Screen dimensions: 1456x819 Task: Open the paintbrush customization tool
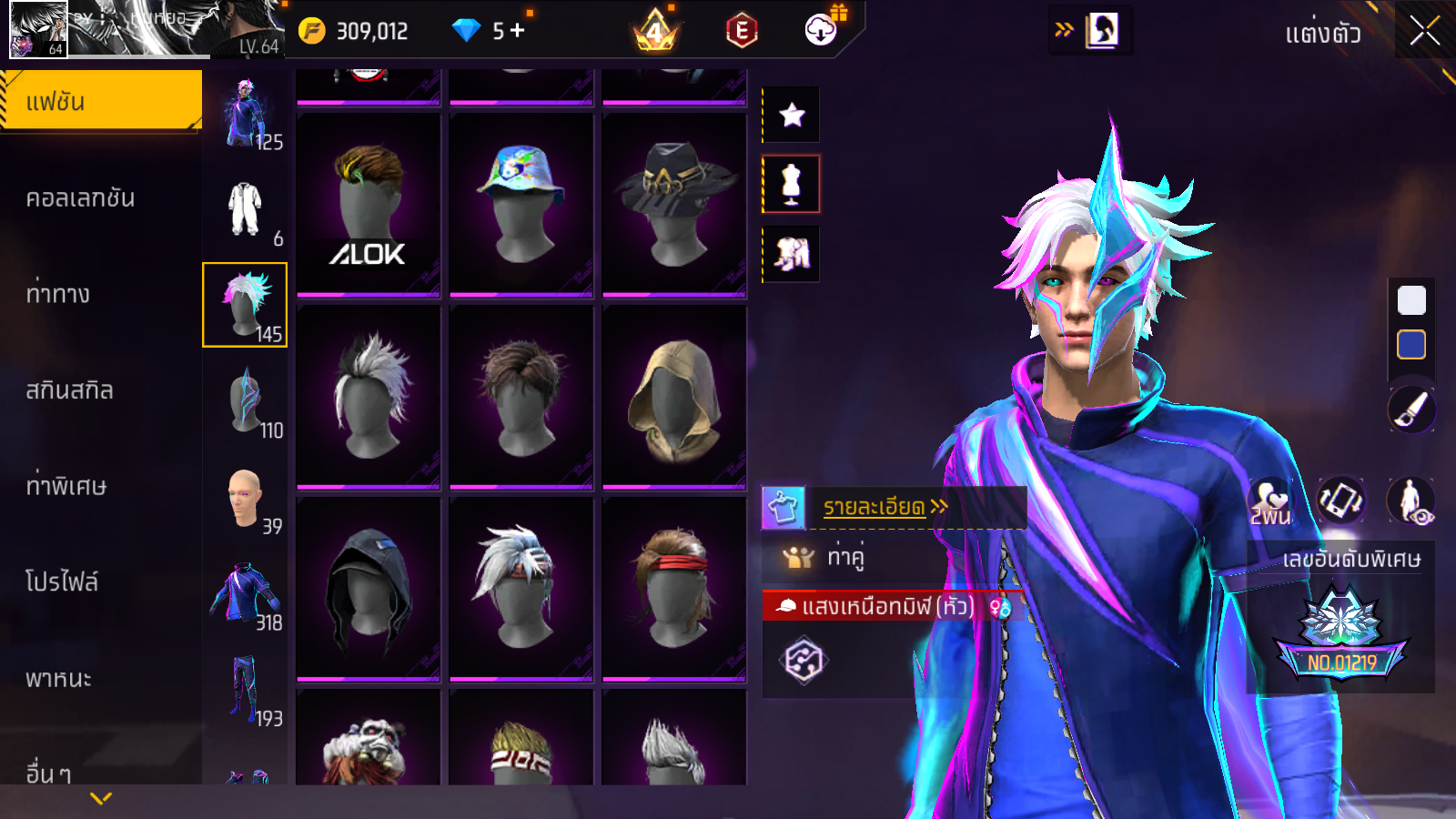pos(1411,409)
